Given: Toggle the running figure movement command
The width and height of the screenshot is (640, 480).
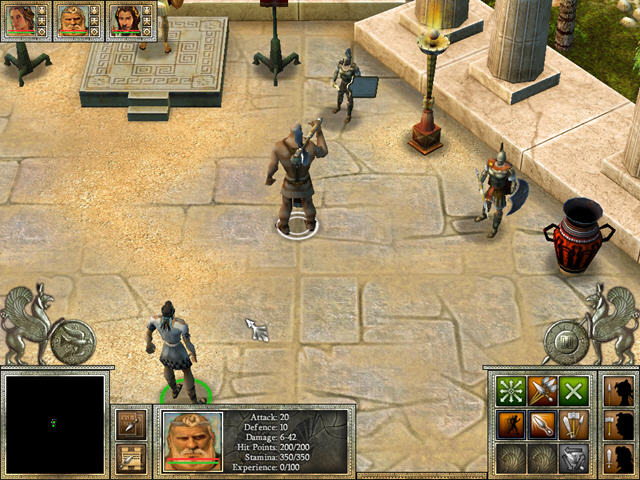Looking at the screenshot, I should 512,423.
